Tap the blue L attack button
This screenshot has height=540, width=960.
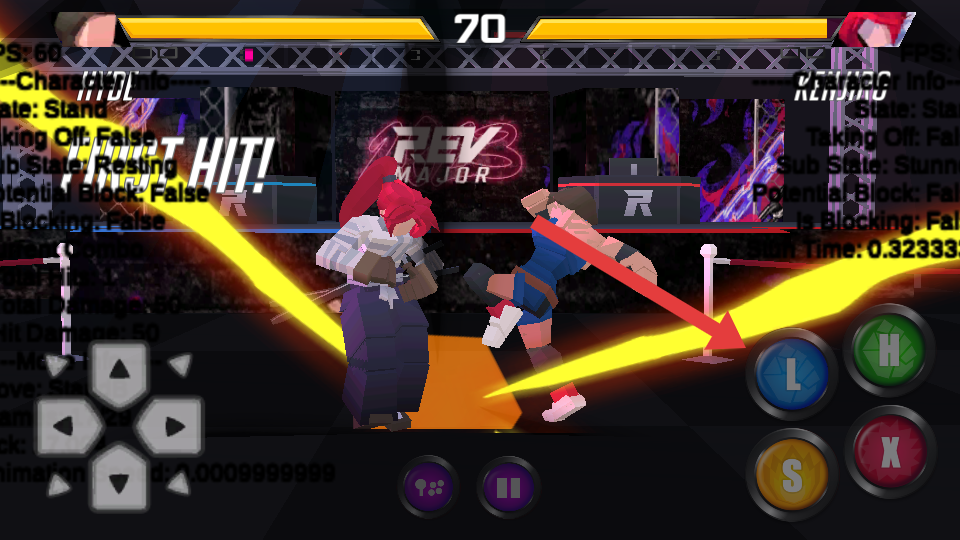click(x=791, y=375)
